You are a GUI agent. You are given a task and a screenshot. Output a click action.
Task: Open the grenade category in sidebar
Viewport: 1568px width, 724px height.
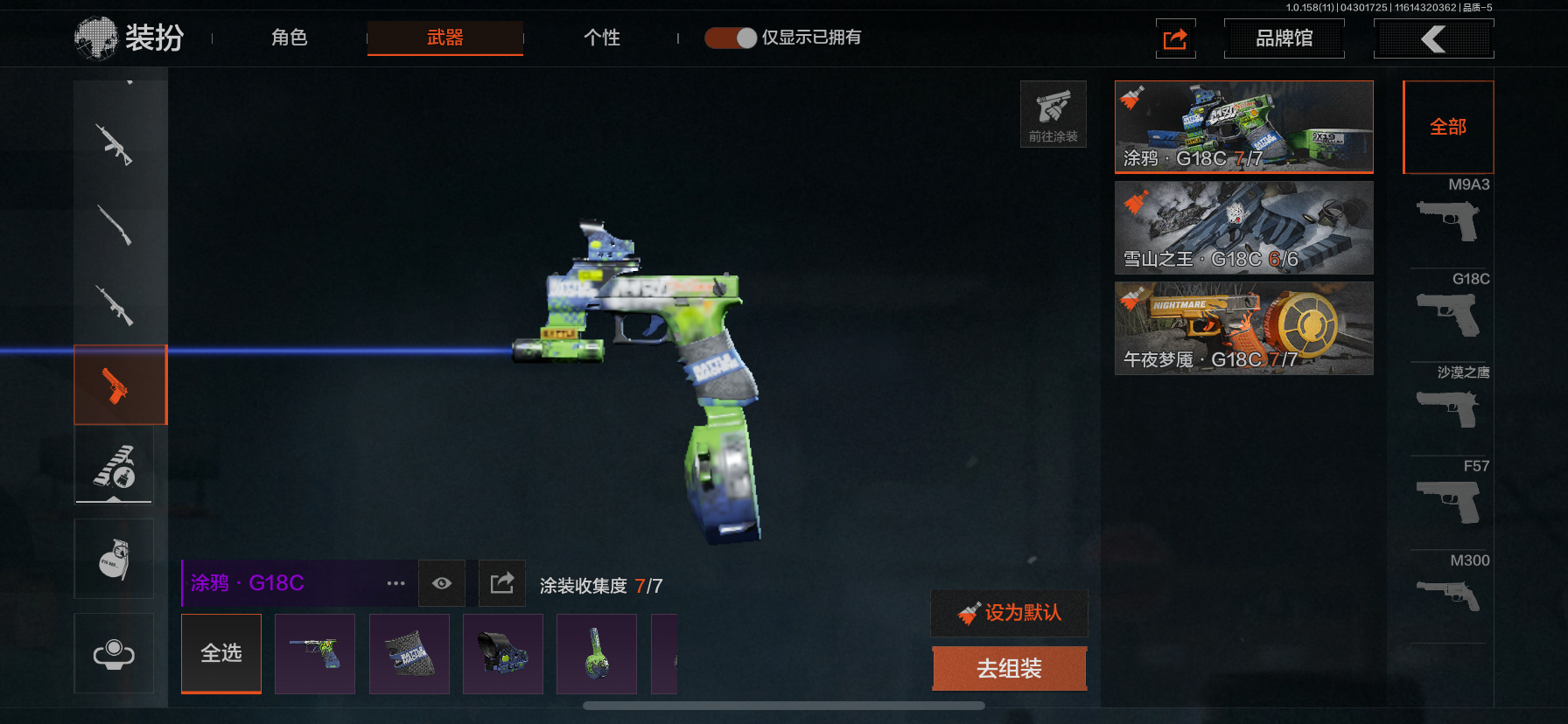[114, 559]
